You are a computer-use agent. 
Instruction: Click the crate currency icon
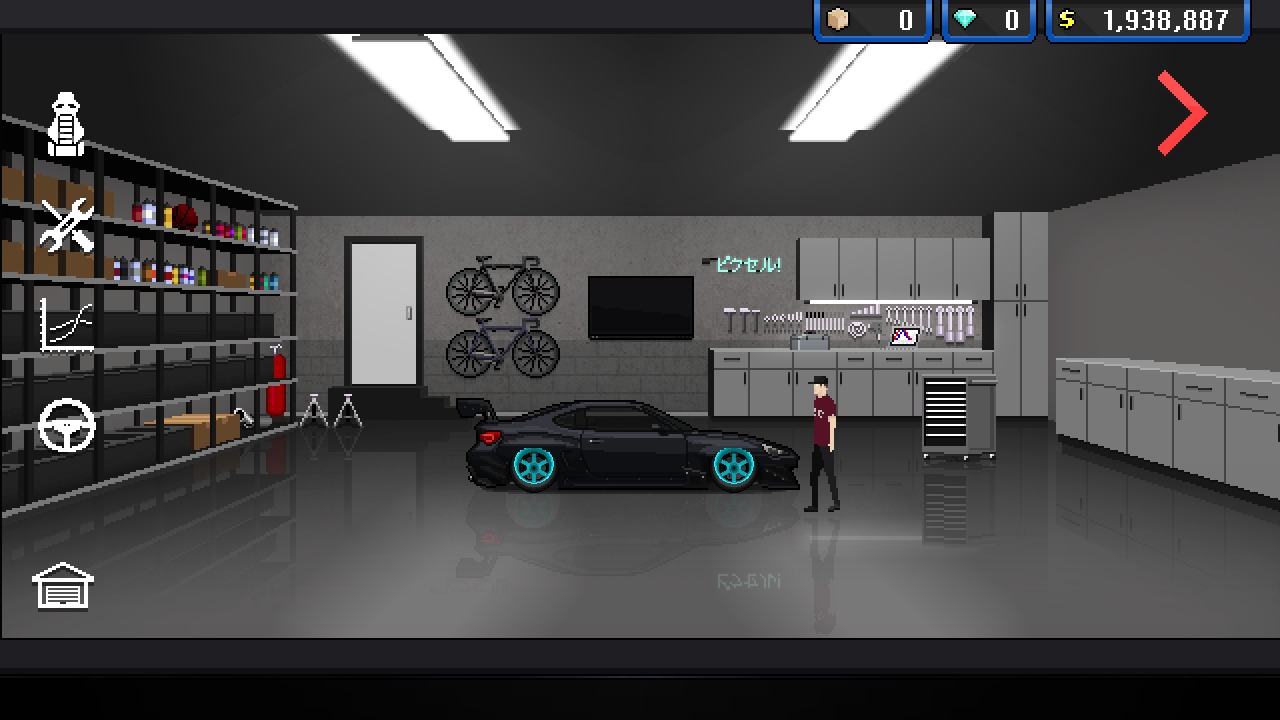(836, 18)
